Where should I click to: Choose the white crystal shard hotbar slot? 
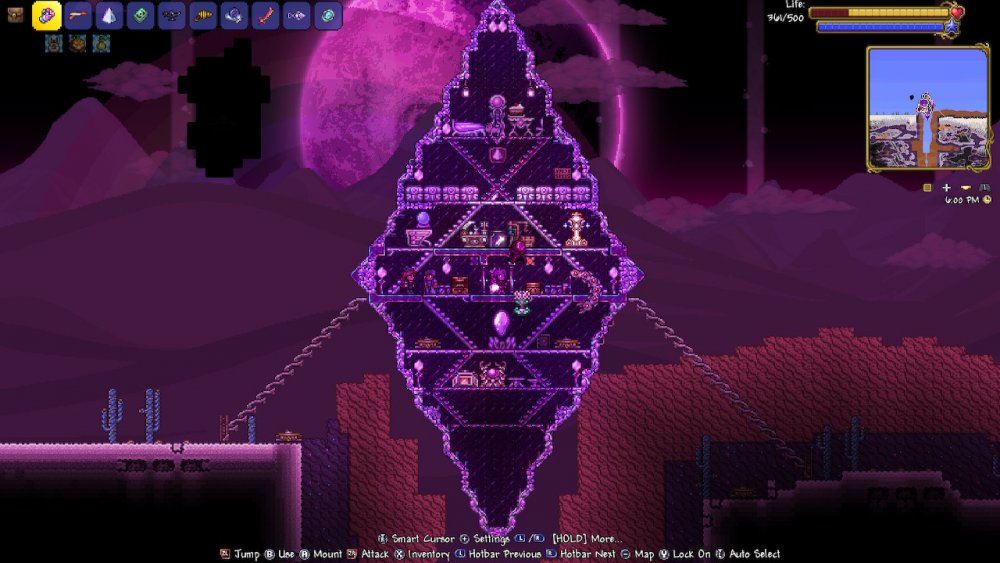click(109, 16)
